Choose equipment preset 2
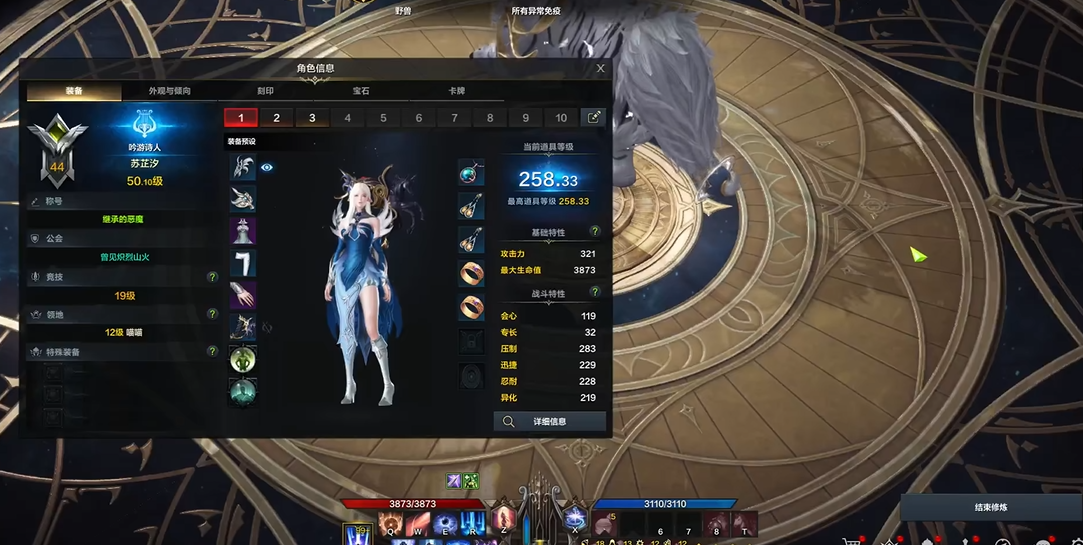 pos(277,118)
